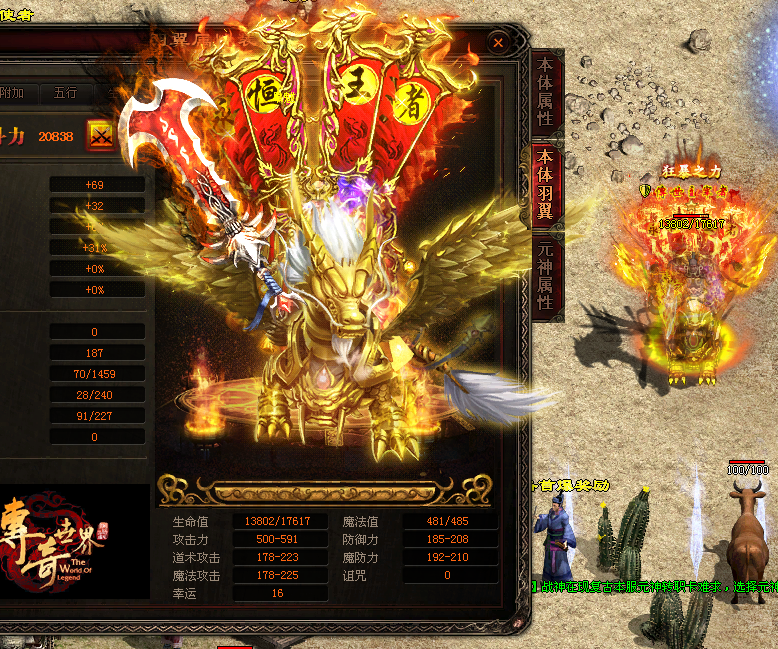The image size is (778, 649).
Task: Close the character wings panel
Action: 498,42
